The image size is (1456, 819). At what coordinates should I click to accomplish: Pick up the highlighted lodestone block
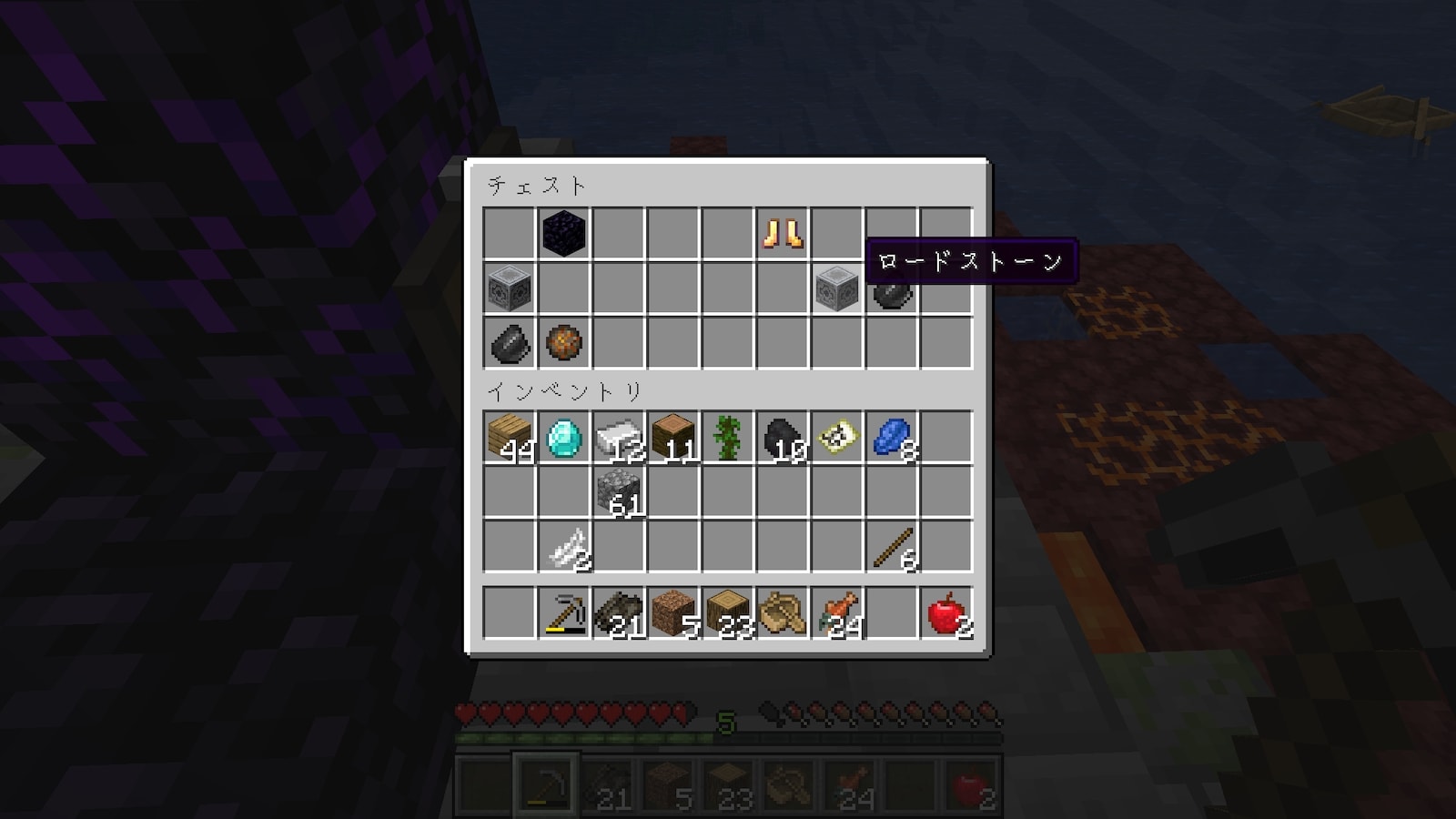[x=836, y=288]
